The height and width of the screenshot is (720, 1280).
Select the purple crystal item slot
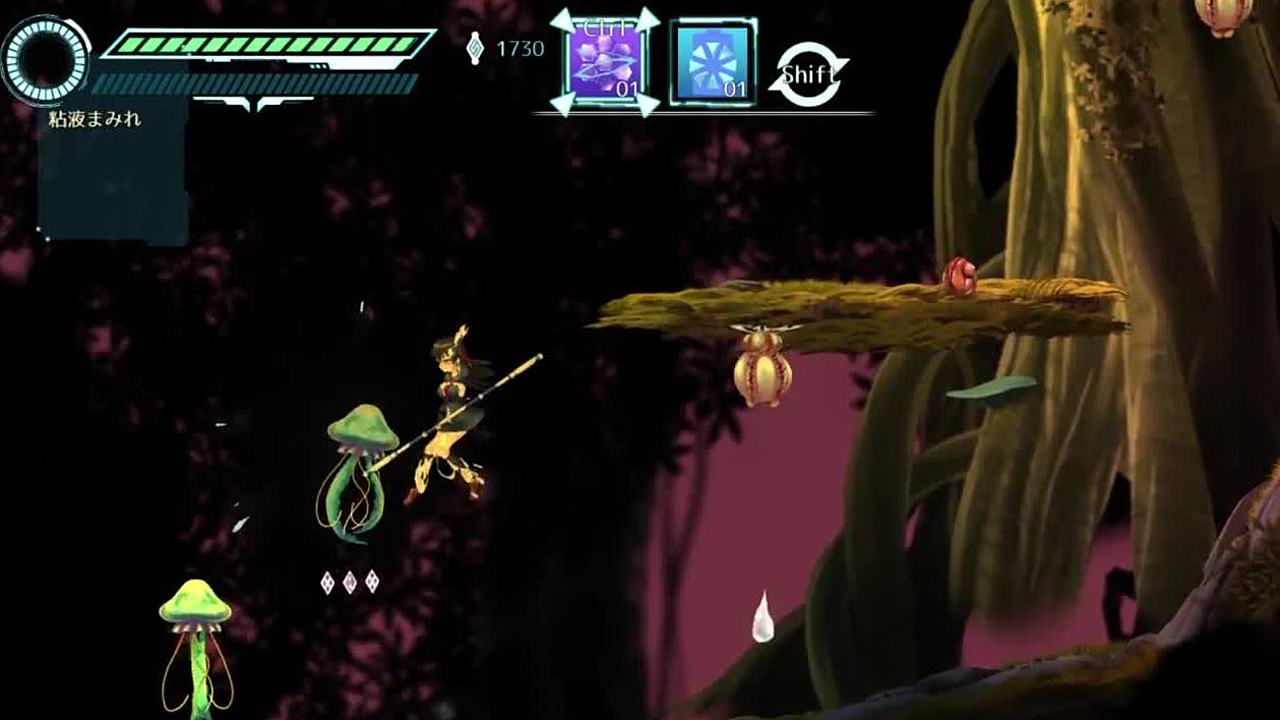pyautogui.click(x=605, y=62)
